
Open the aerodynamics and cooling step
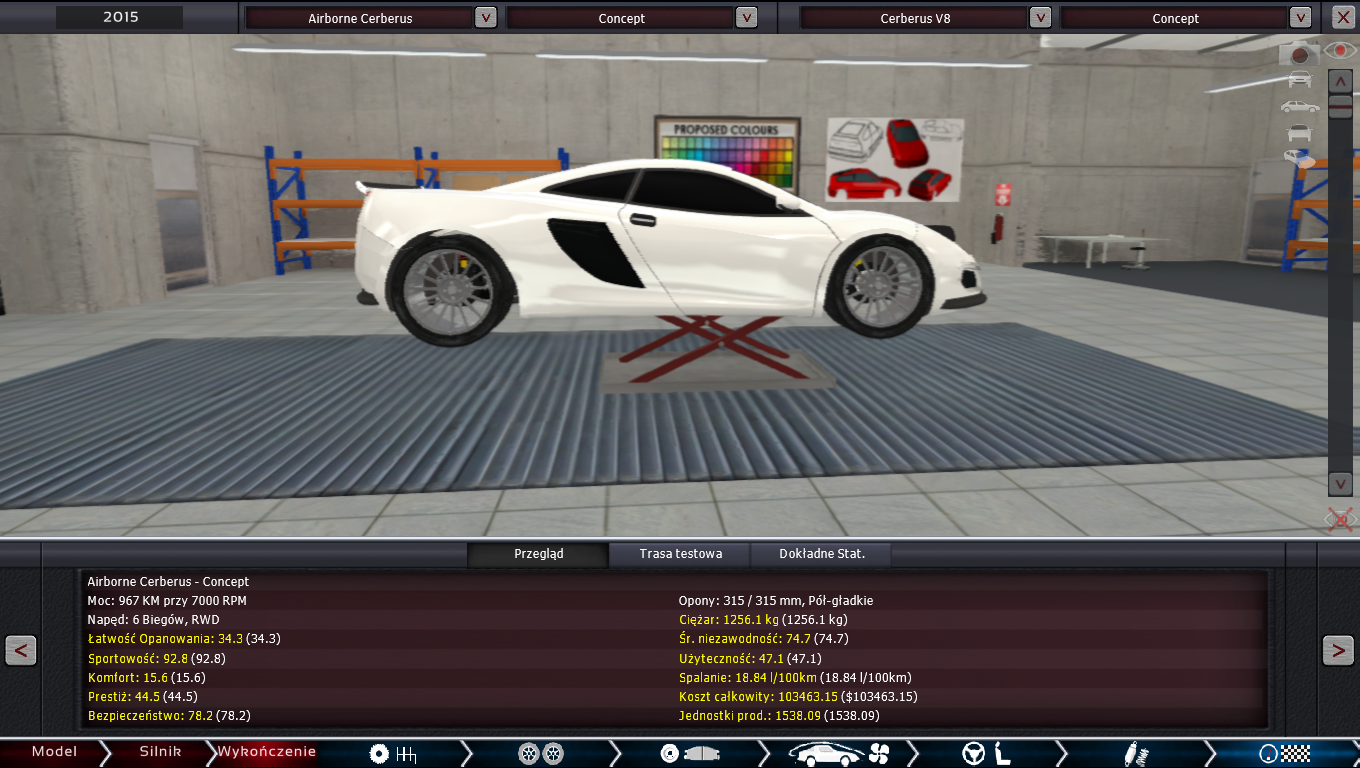(838, 754)
